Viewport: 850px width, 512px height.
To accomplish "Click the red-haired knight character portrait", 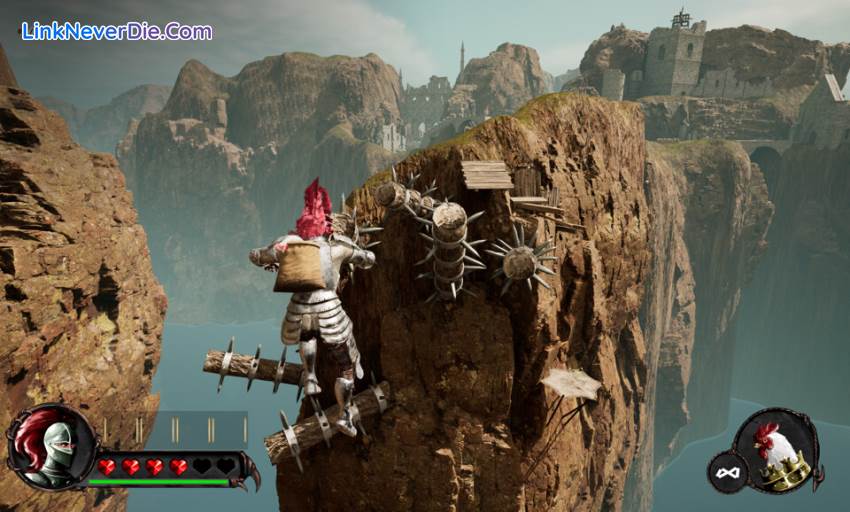I will [48, 447].
